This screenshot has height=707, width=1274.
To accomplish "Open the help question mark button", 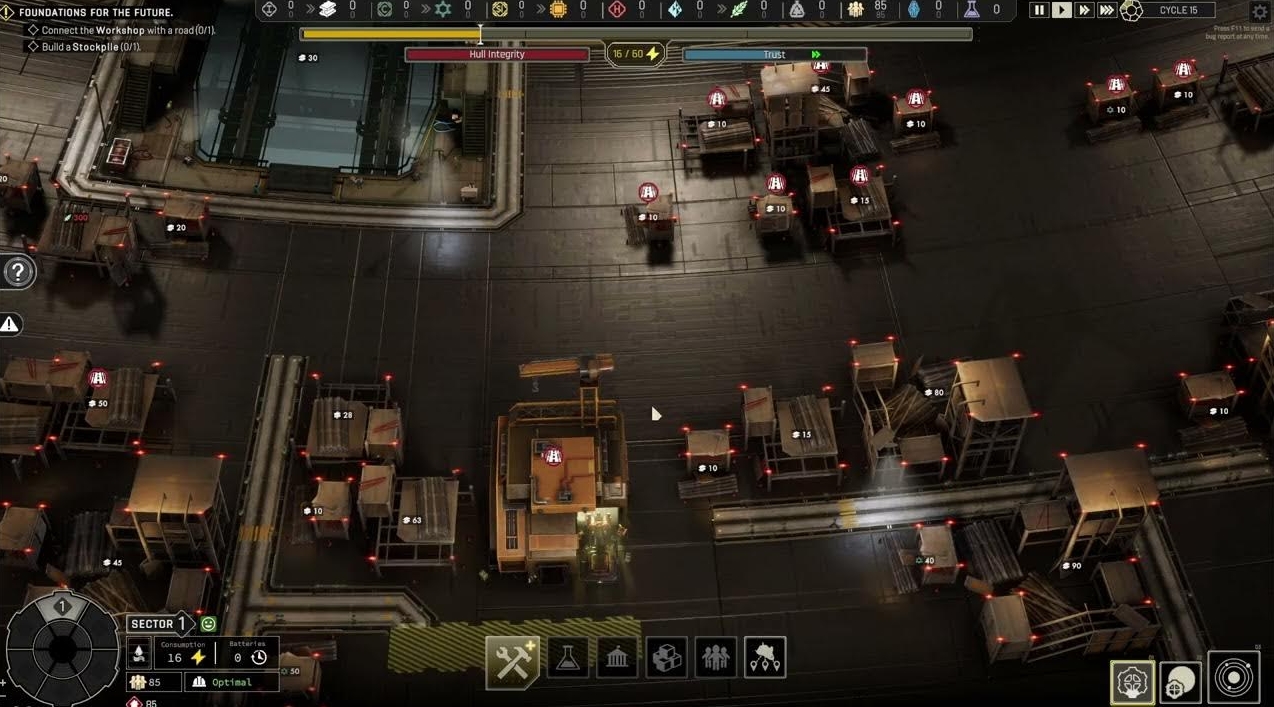I will point(19,272).
